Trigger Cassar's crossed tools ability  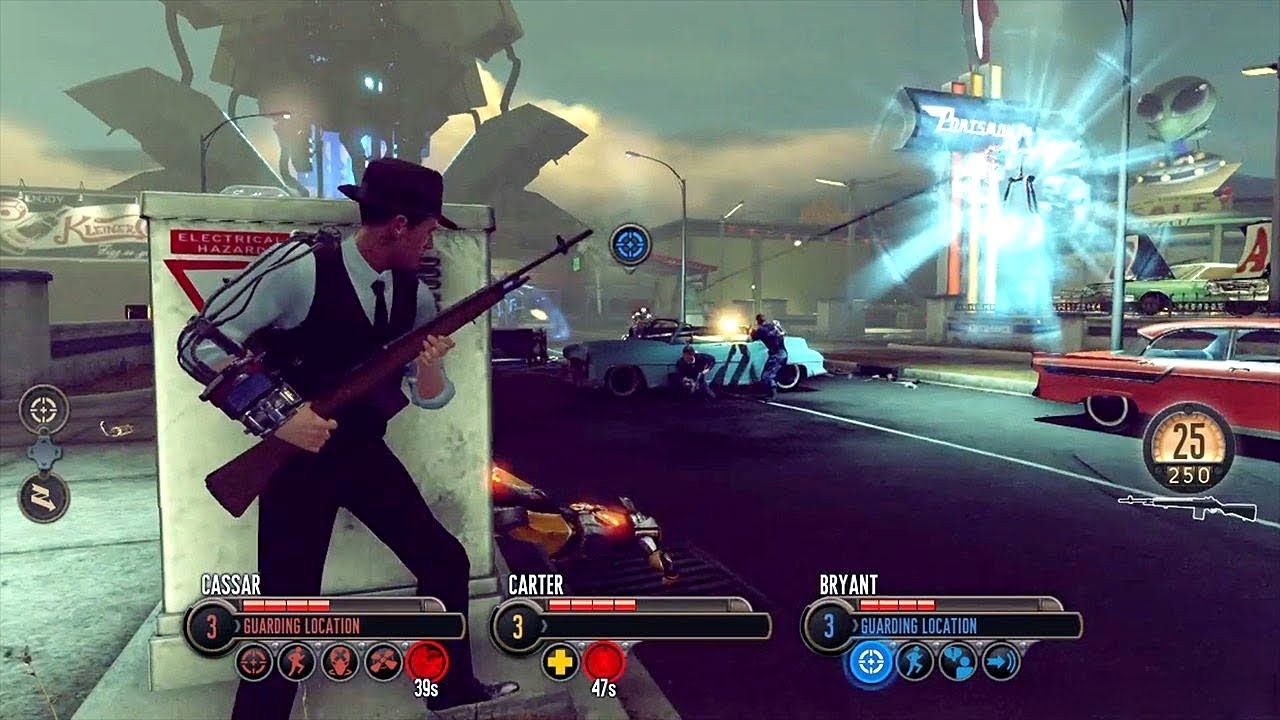(384, 662)
